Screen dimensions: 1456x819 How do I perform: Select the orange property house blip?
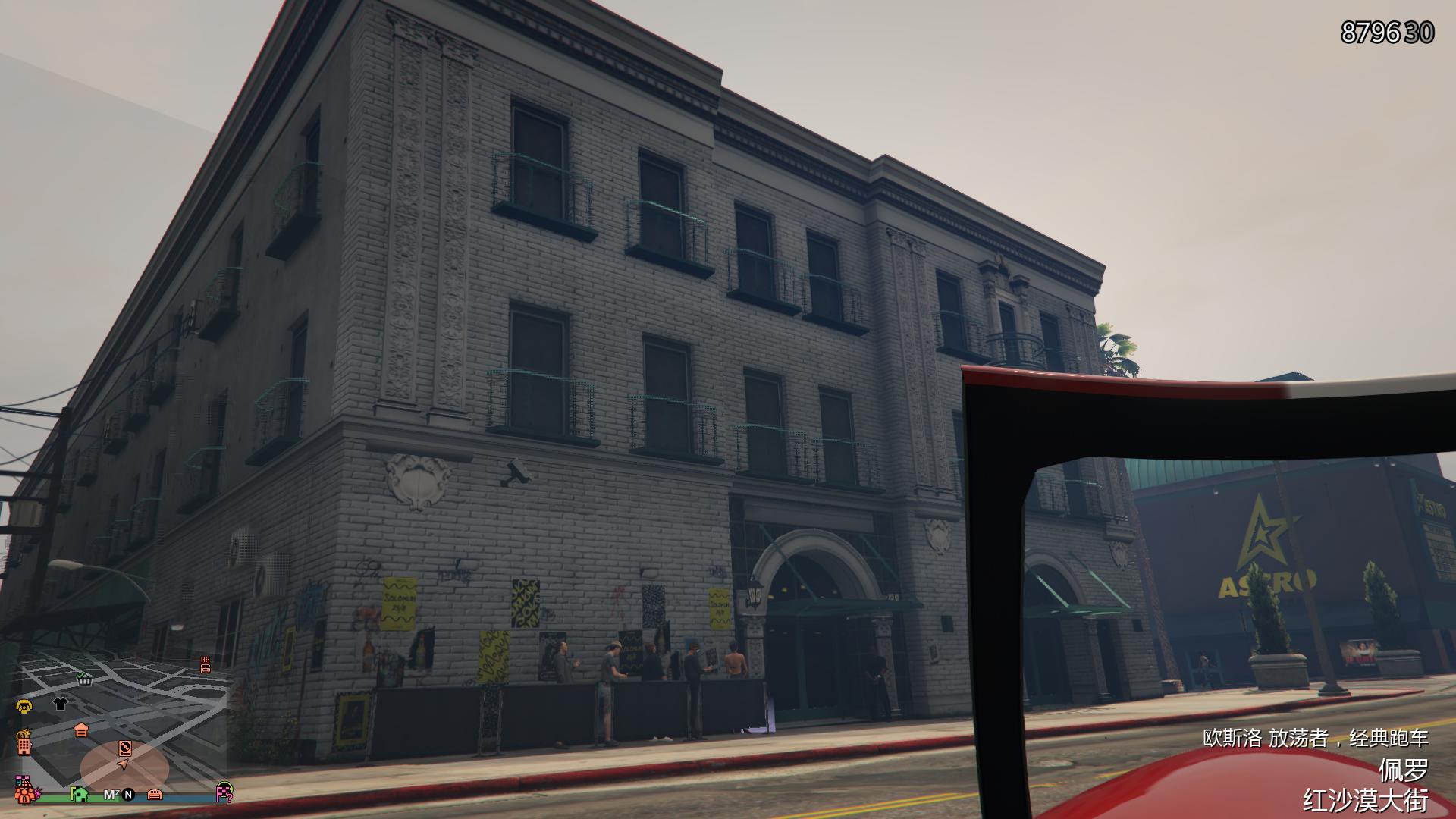[82, 731]
